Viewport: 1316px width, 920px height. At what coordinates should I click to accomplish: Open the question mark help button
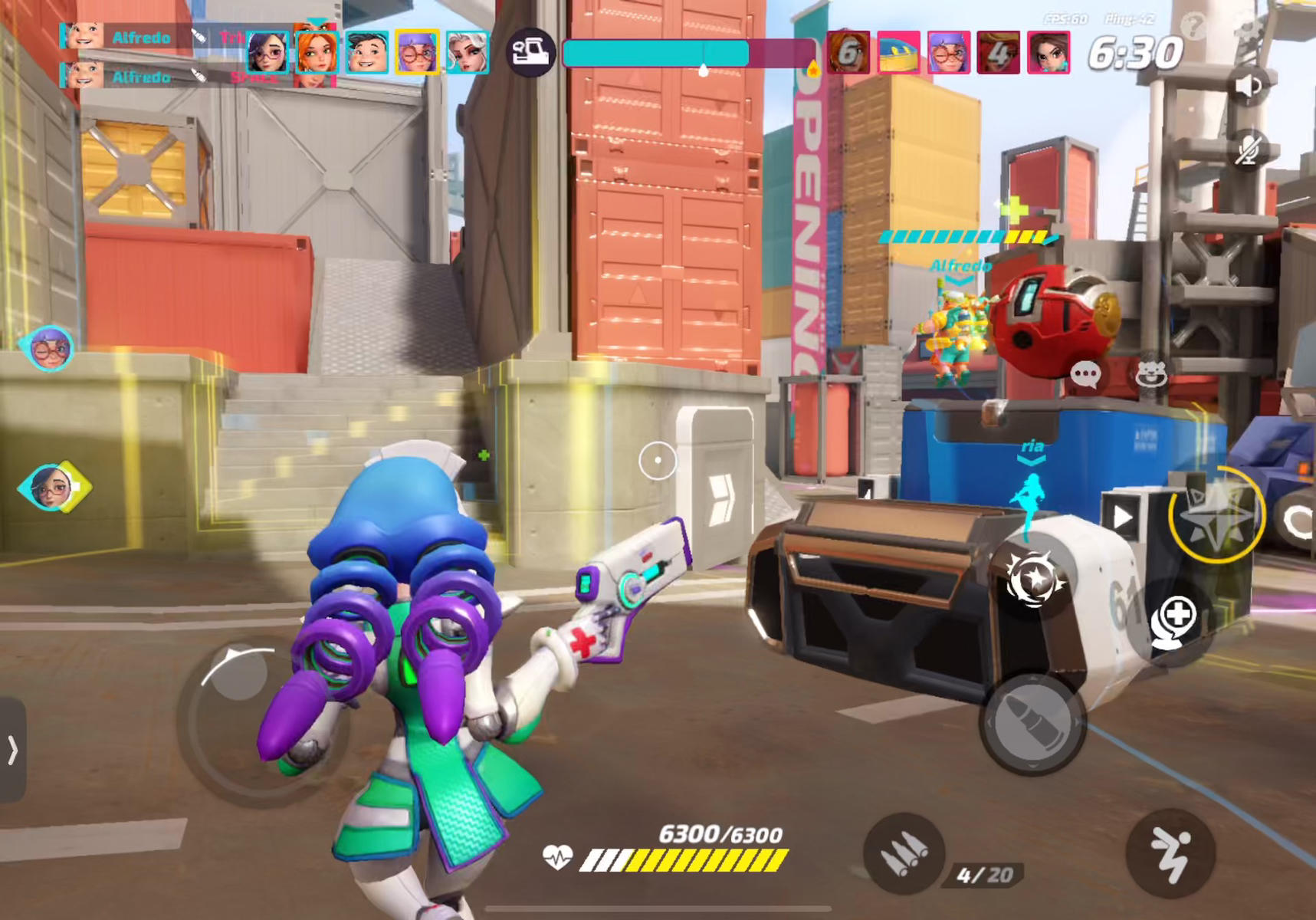click(x=1193, y=27)
